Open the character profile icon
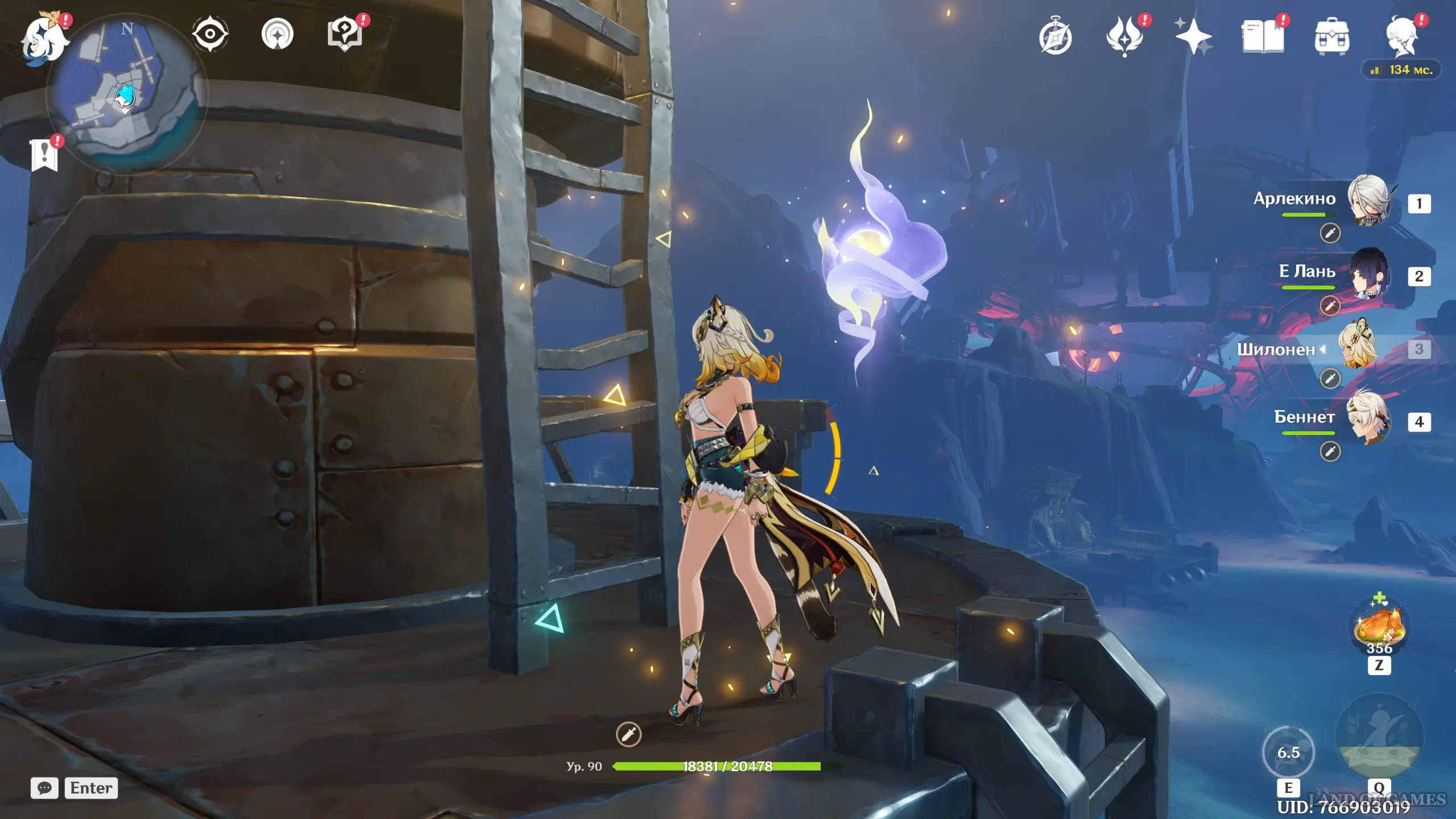Viewport: 1456px width, 819px height. (1401, 38)
